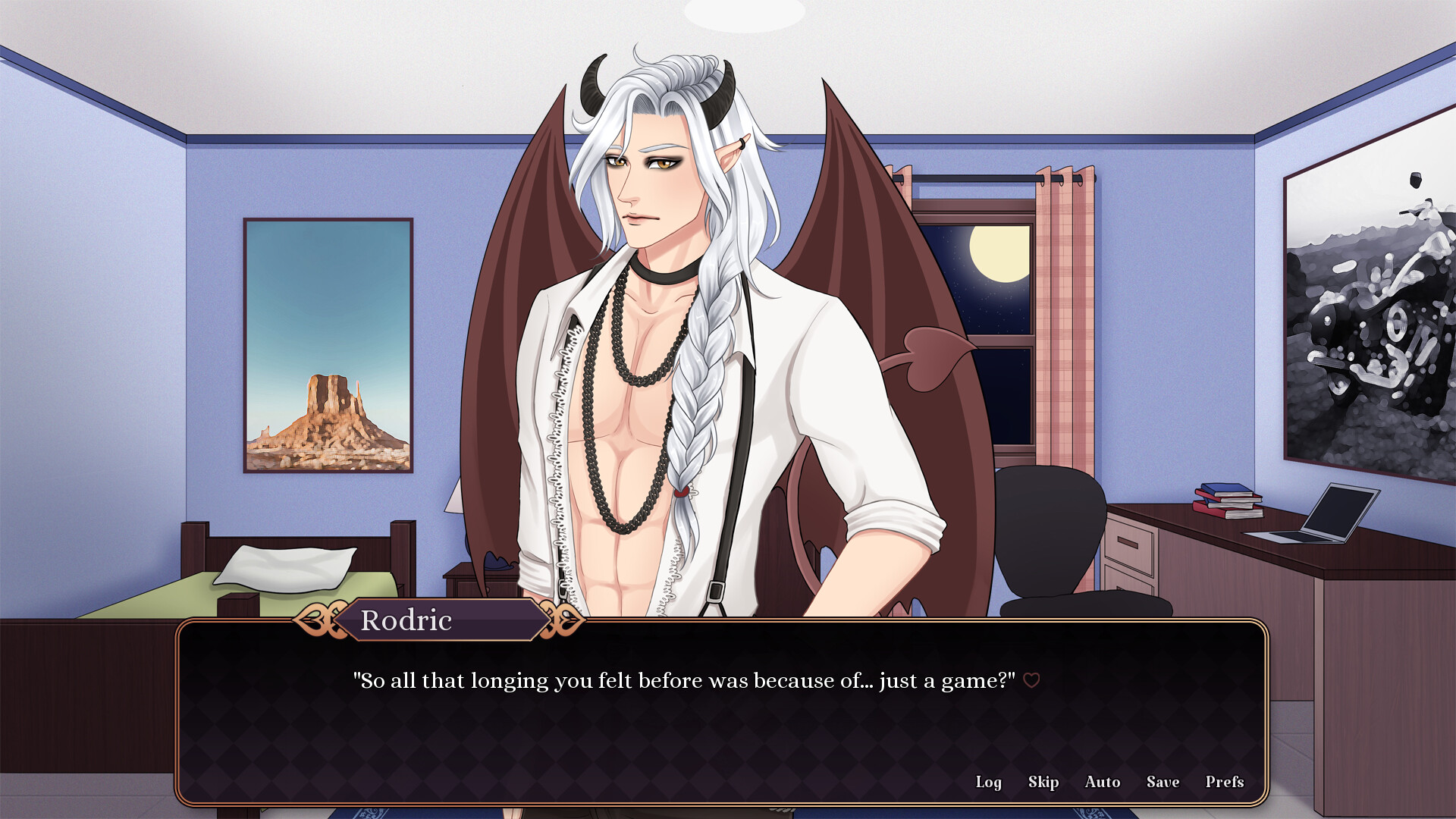Viewport: 1456px width, 819px height.
Task: Open the Prefs settings
Action: (1224, 782)
